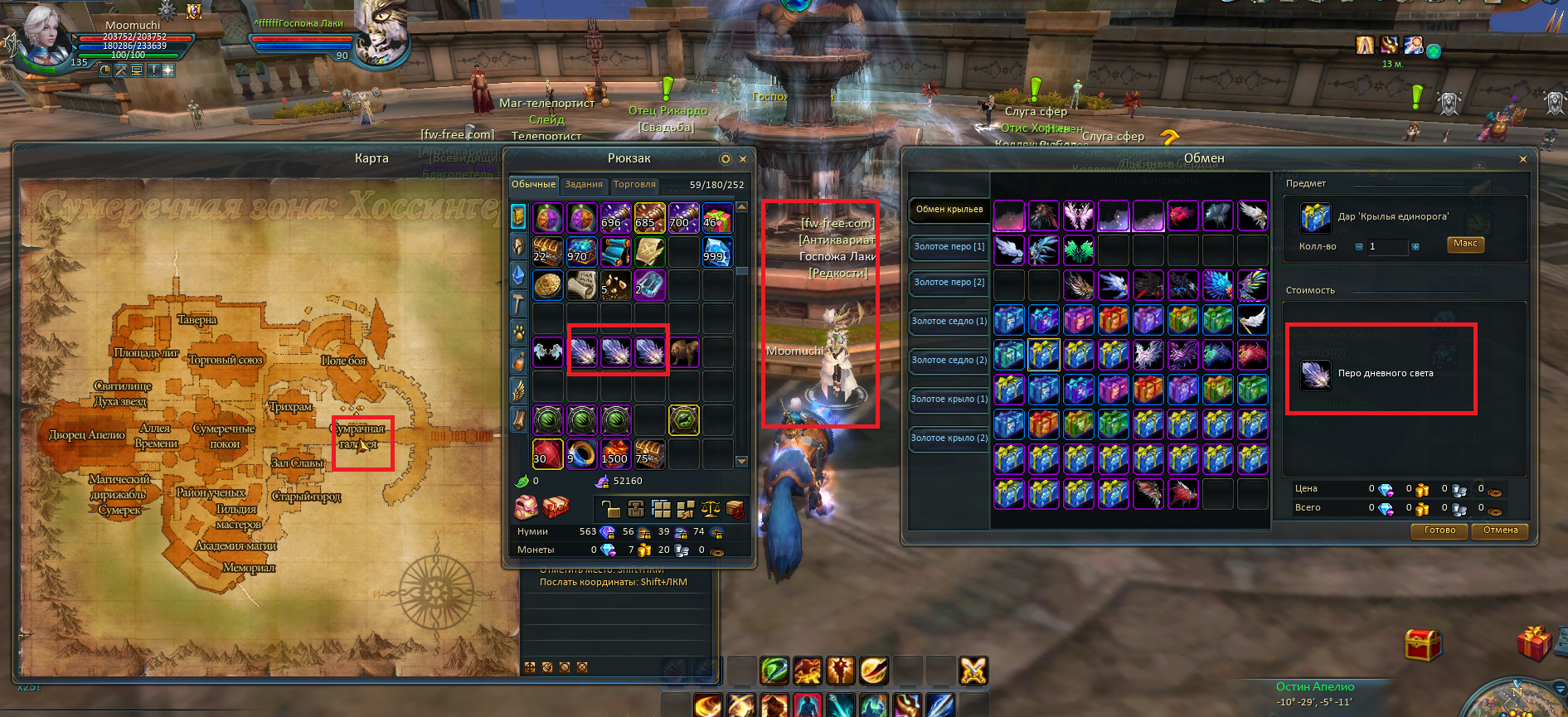Open the Золотое перо [2] category
This screenshot has height=717, width=1568.
point(949,283)
